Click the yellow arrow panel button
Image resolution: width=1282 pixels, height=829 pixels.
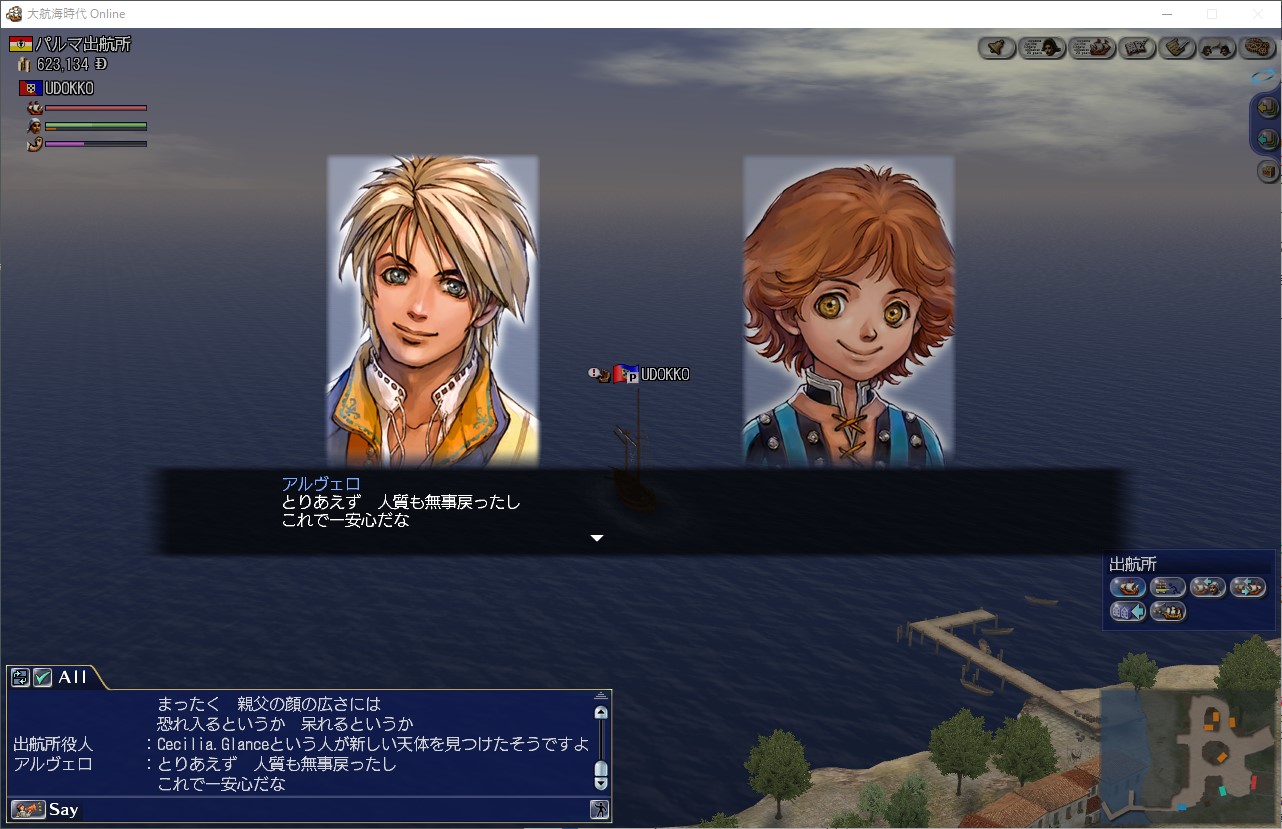point(1267,107)
